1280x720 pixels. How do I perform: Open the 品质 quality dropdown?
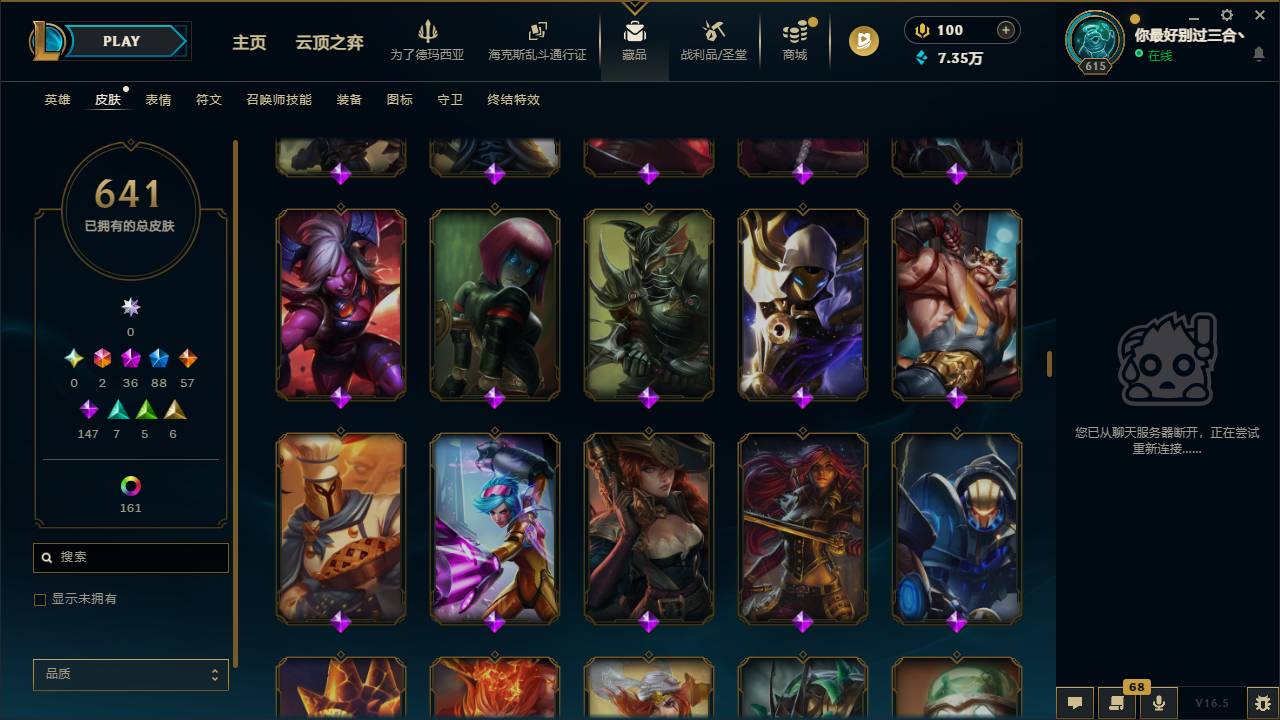click(x=130, y=674)
